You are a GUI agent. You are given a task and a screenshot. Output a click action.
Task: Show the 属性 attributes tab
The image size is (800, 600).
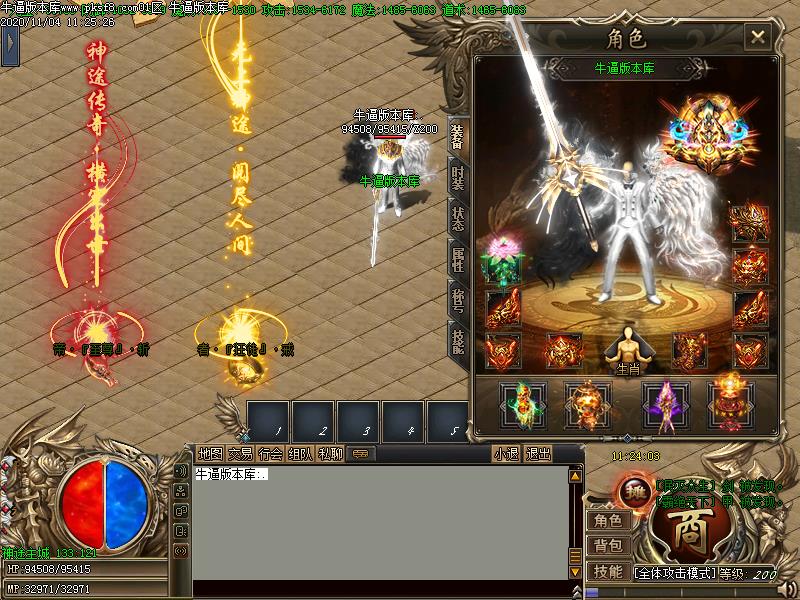(x=457, y=259)
